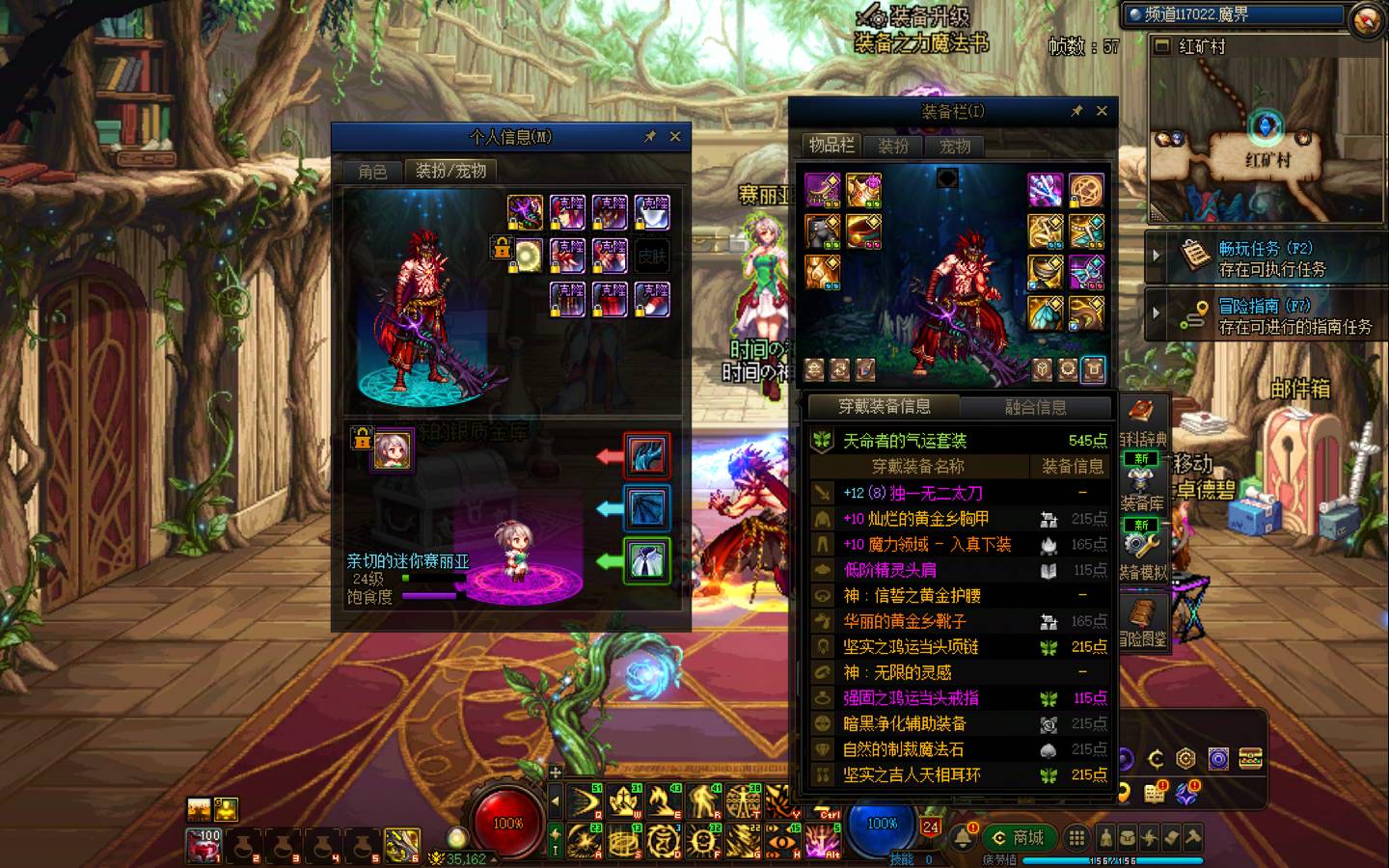The height and width of the screenshot is (868, 1389).
Task: Close the 个人信息 window
Action: pos(675,137)
